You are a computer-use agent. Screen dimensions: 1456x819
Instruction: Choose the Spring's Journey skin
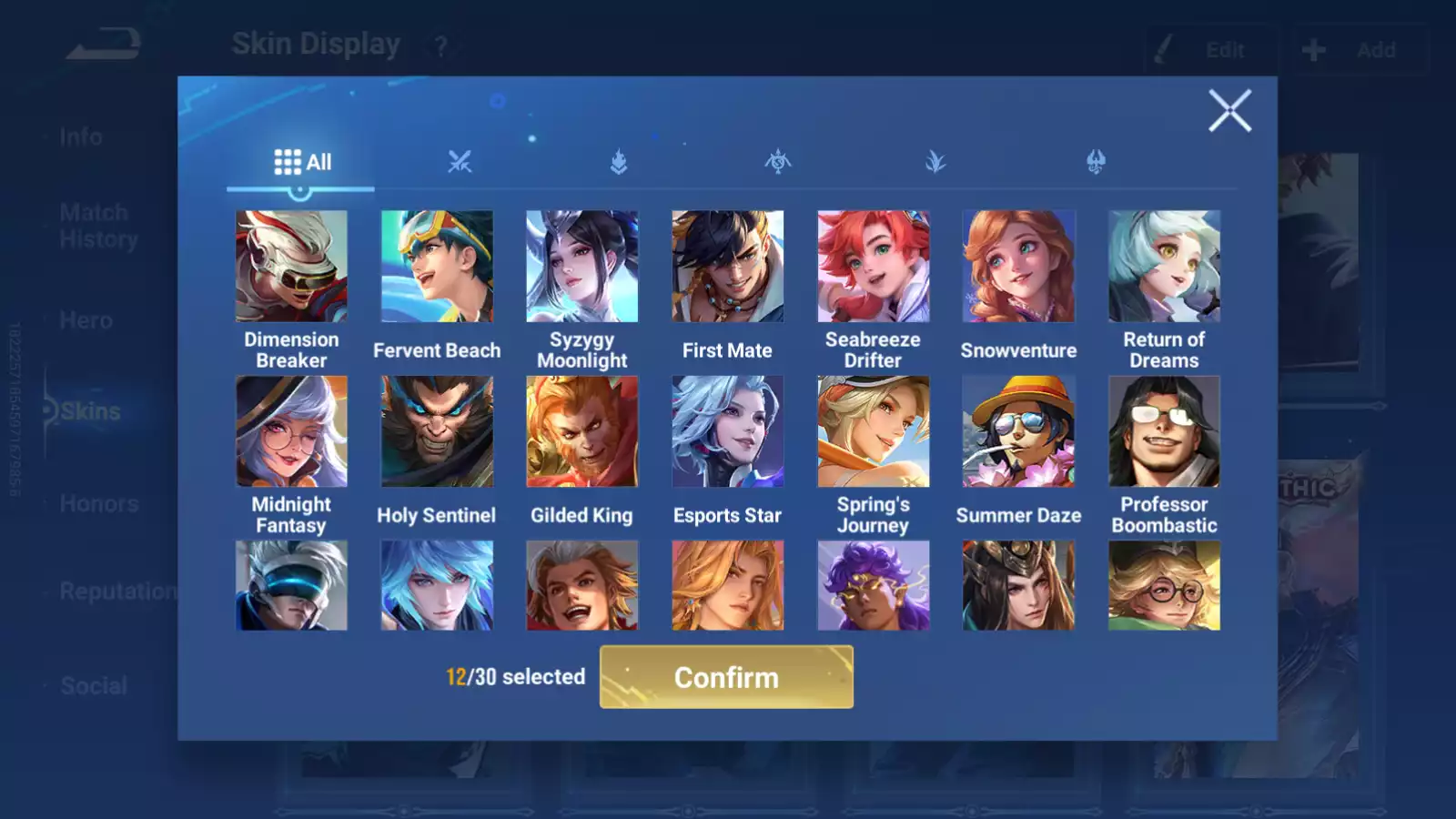pyautogui.click(x=873, y=431)
